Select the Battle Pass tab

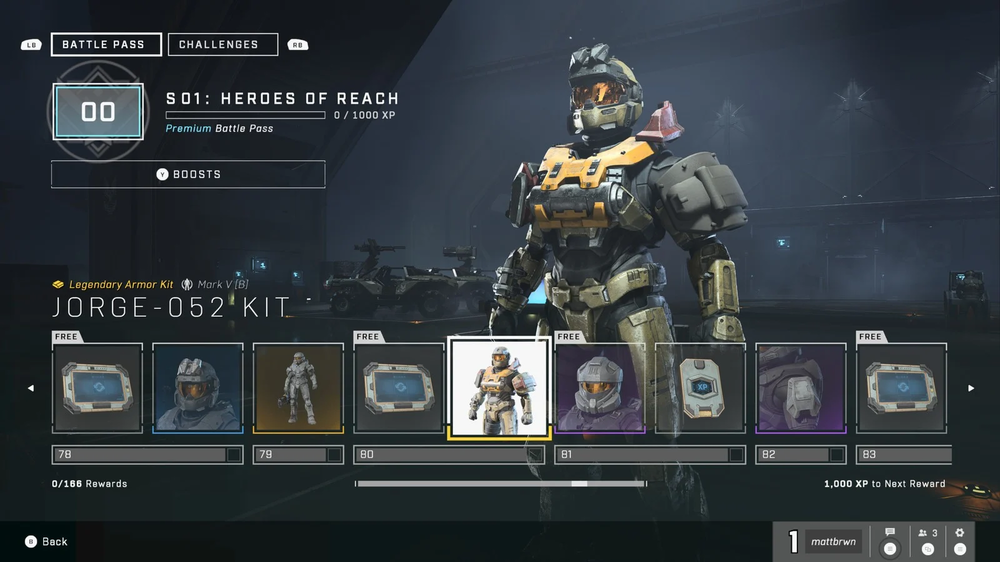pos(106,45)
